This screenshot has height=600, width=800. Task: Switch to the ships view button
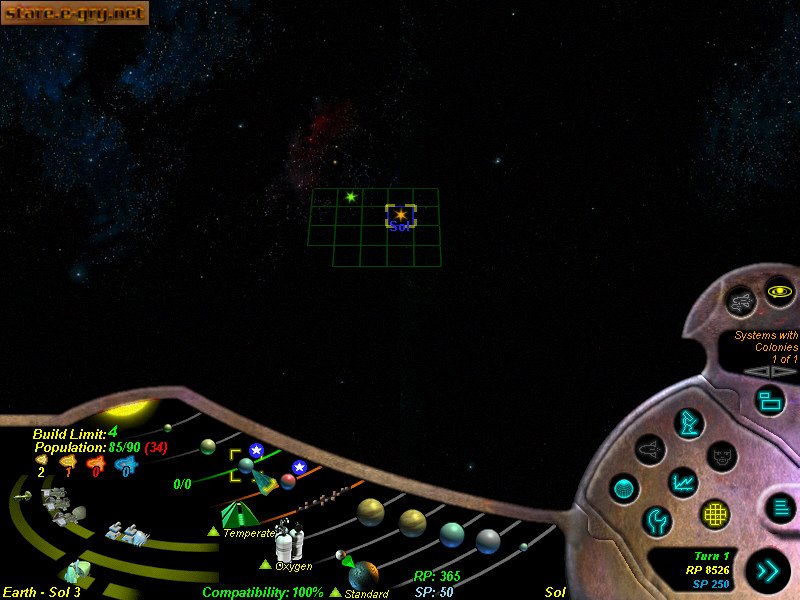pyautogui.click(x=742, y=298)
